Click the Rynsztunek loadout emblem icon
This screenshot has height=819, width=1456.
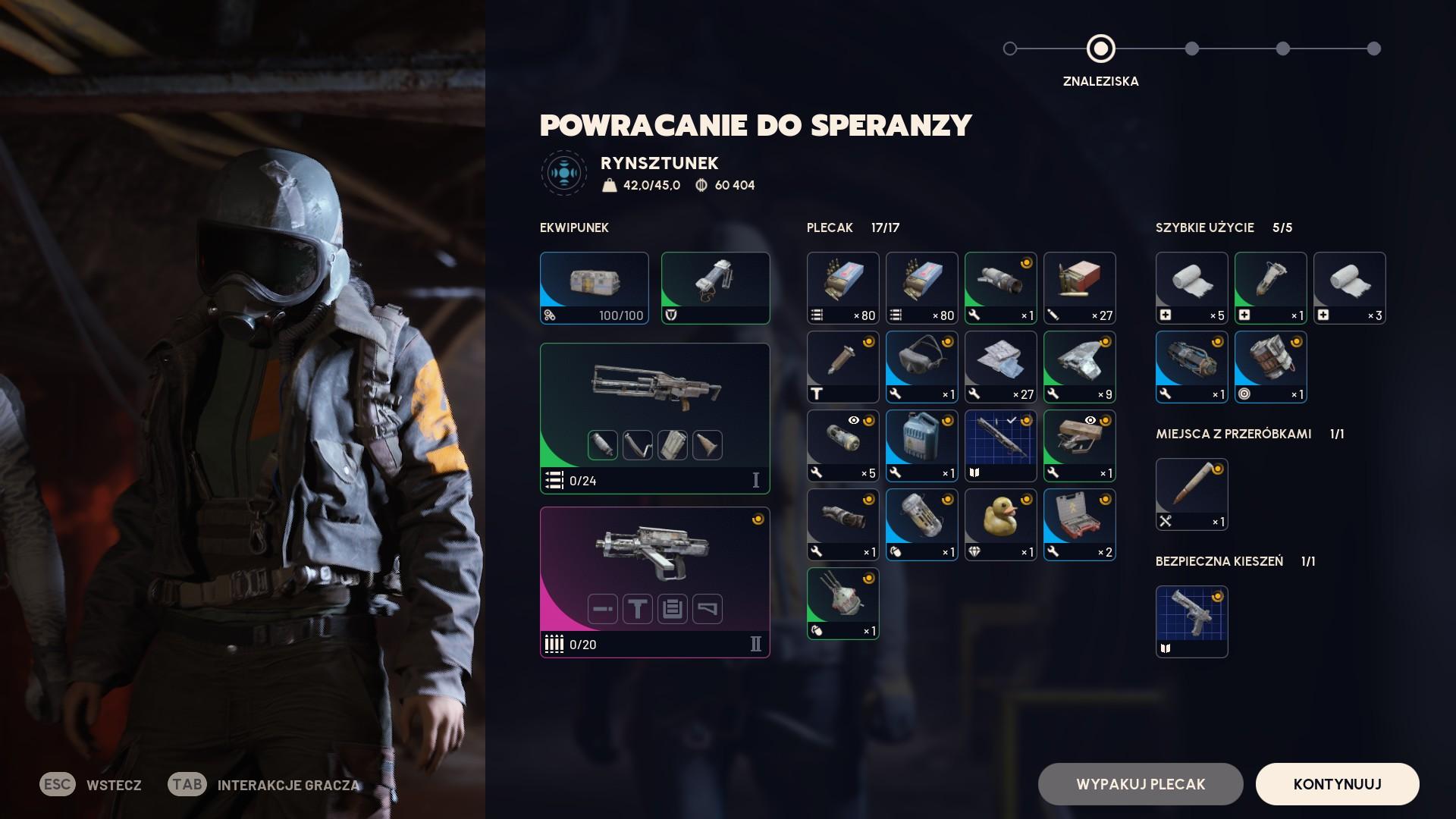click(x=563, y=173)
